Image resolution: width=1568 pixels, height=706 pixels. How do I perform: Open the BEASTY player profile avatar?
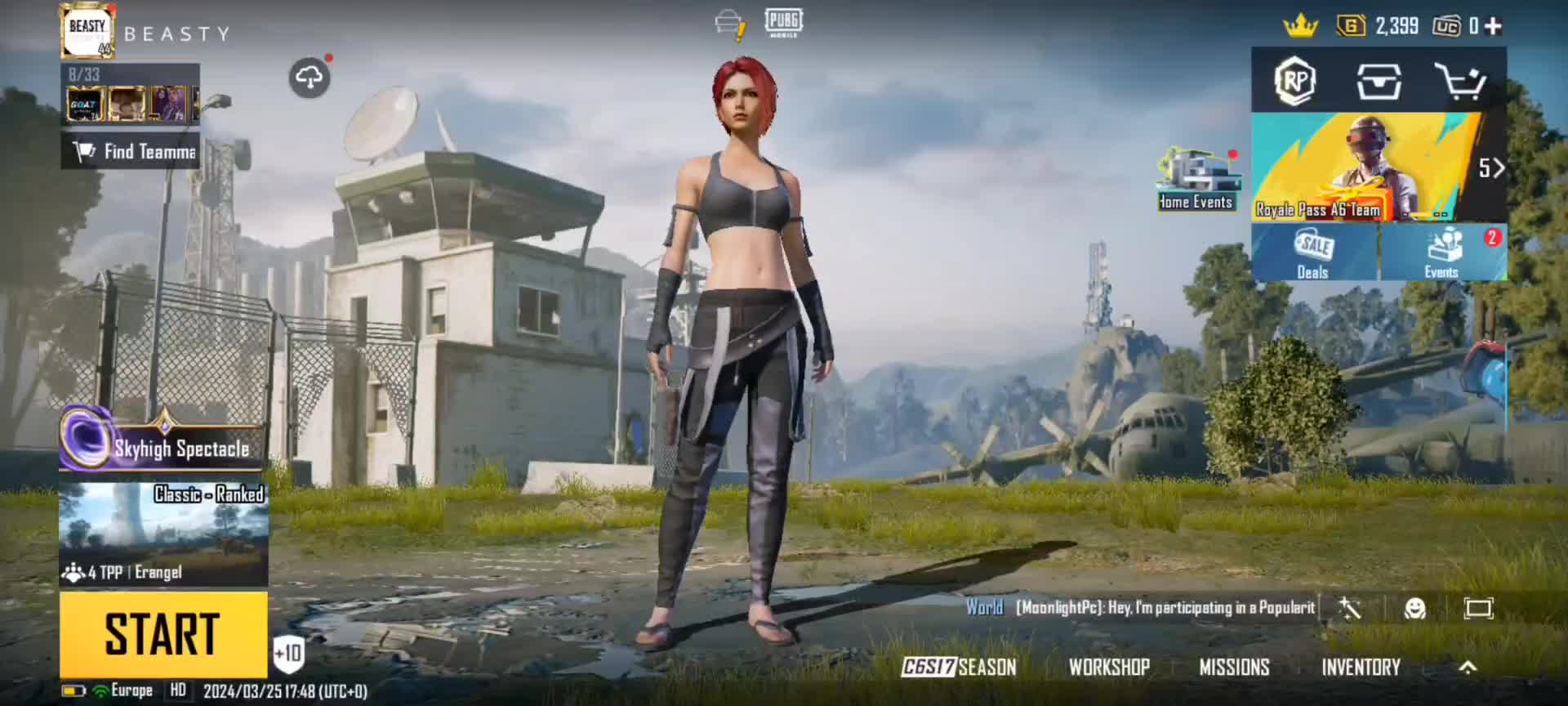[x=87, y=33]
